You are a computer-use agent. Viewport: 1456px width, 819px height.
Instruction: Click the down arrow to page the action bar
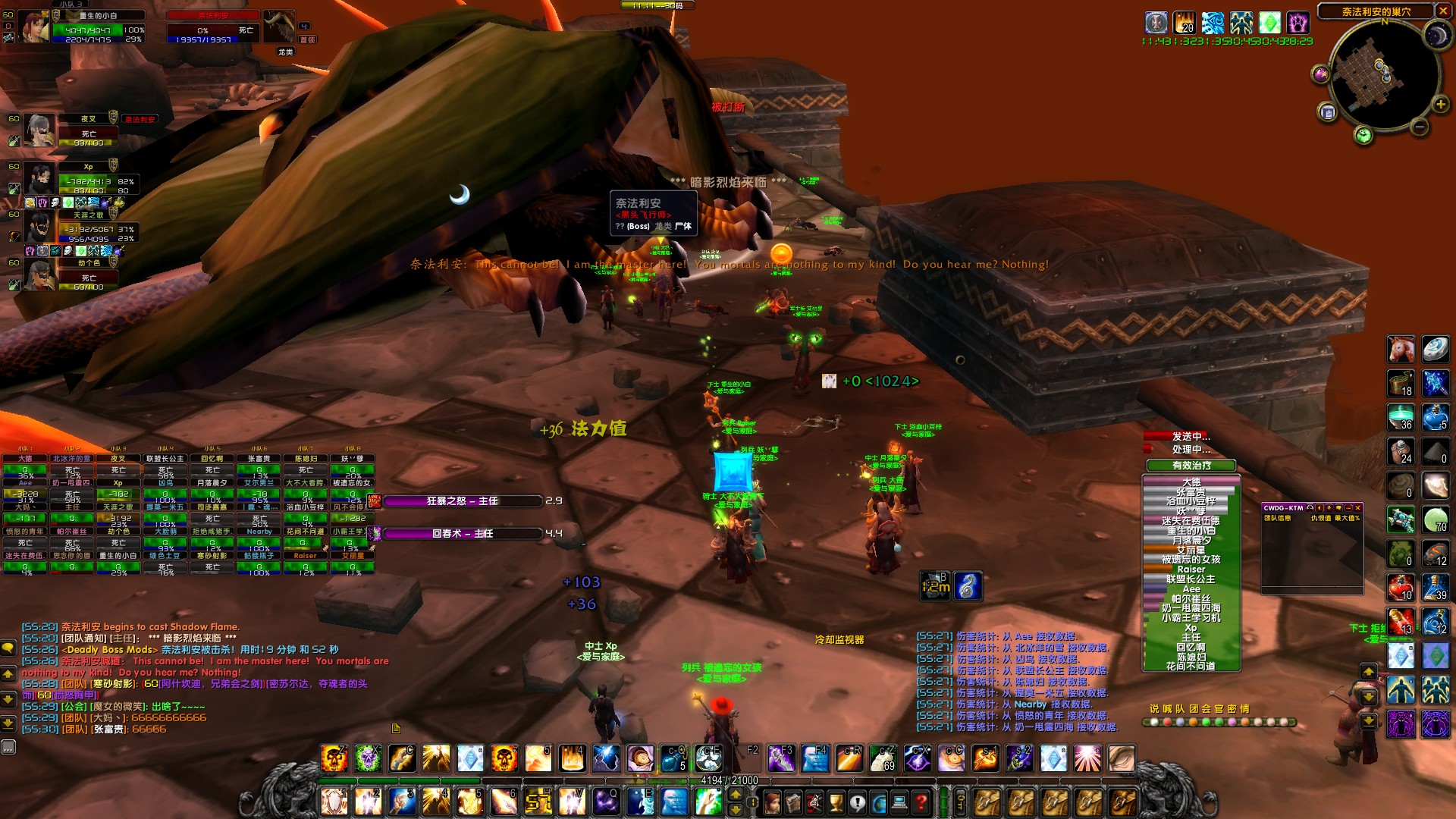click(x=736, y=810)
